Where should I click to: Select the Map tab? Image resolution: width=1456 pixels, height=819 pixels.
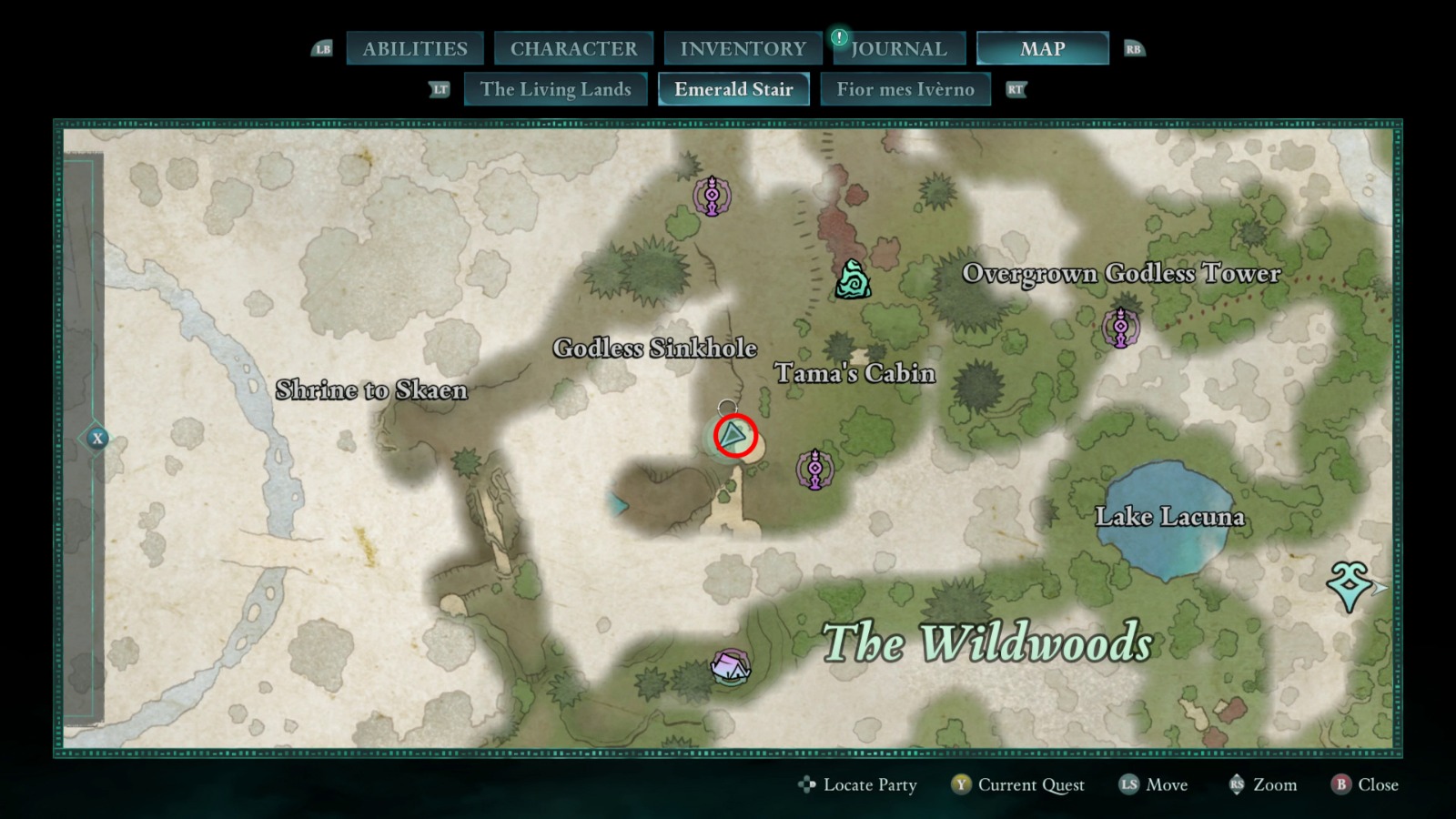pyautogui.click(x=1042, y=49)
